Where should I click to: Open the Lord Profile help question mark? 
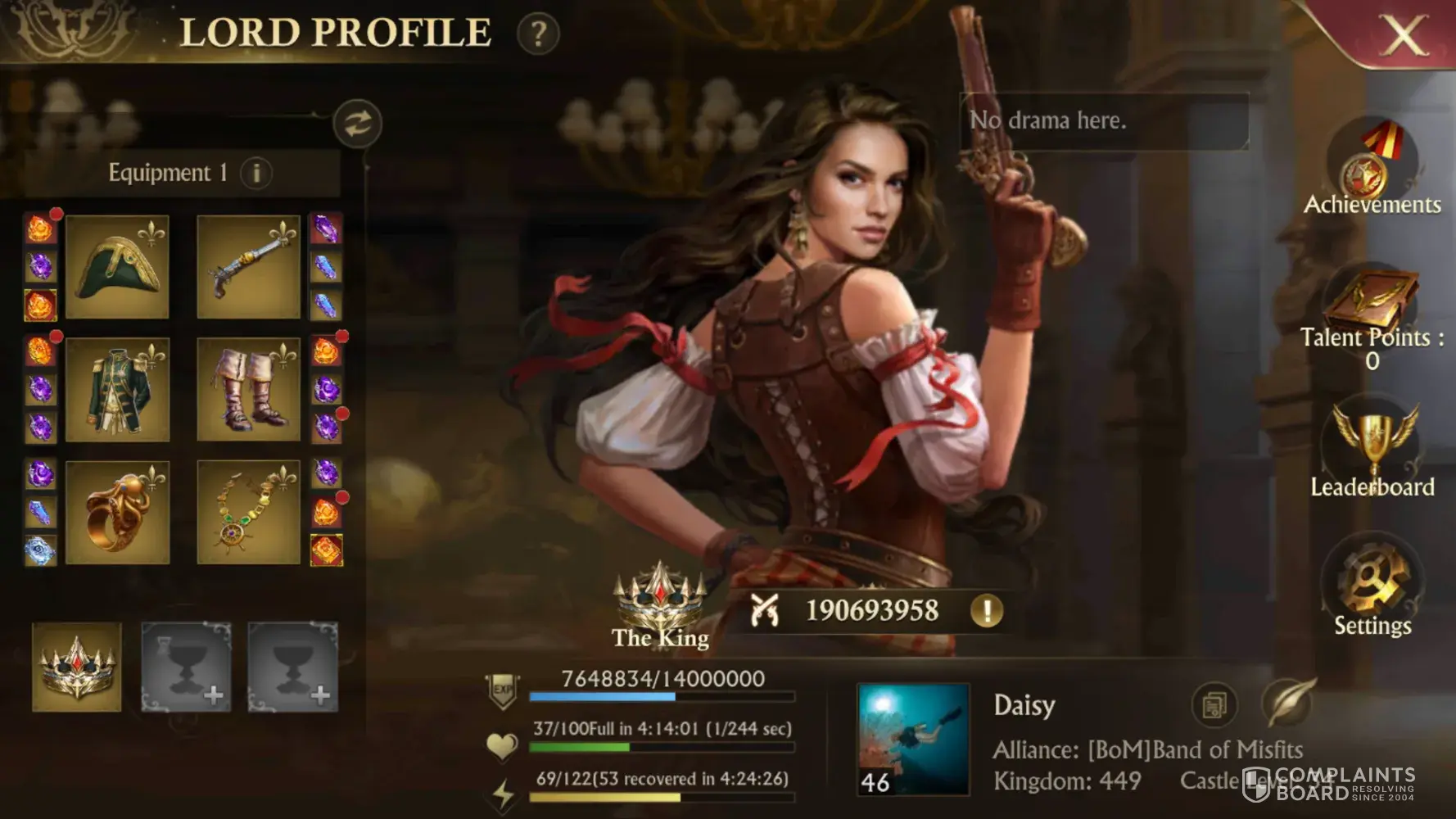(x=538, y=34)
